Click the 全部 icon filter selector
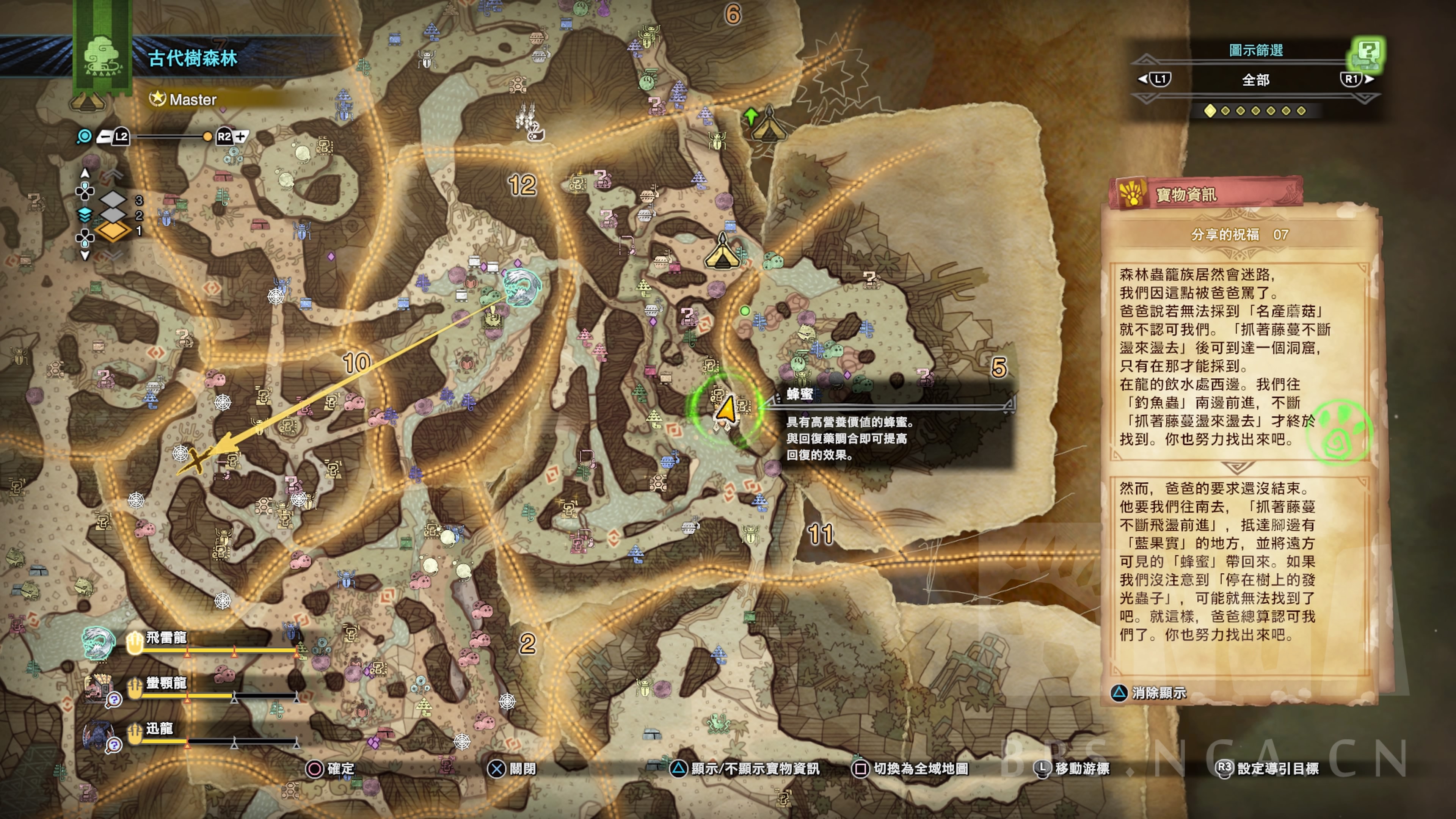The width and height of the screenshot is (1456, 819). (1255, 80)
